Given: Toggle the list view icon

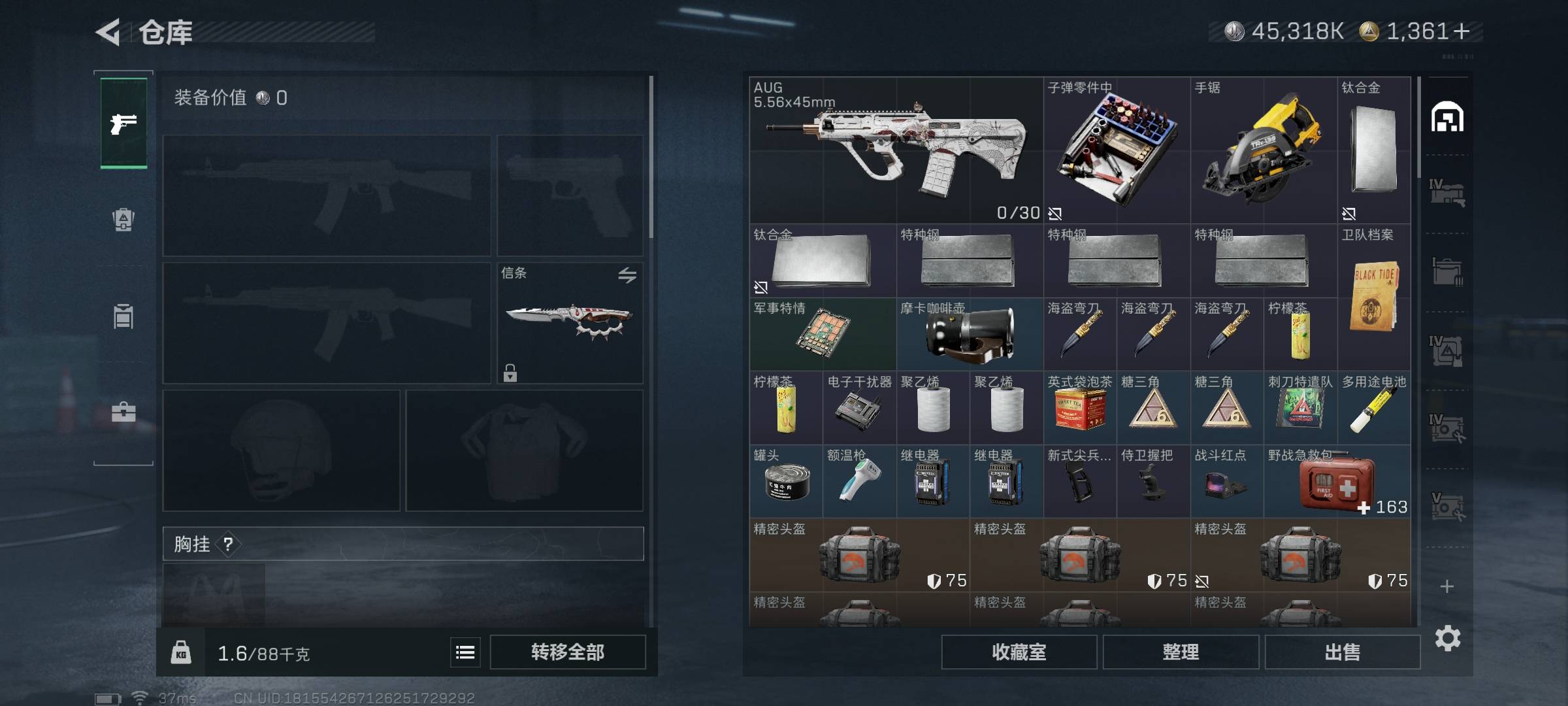Looking at the screenshot, I should [465, 652].
